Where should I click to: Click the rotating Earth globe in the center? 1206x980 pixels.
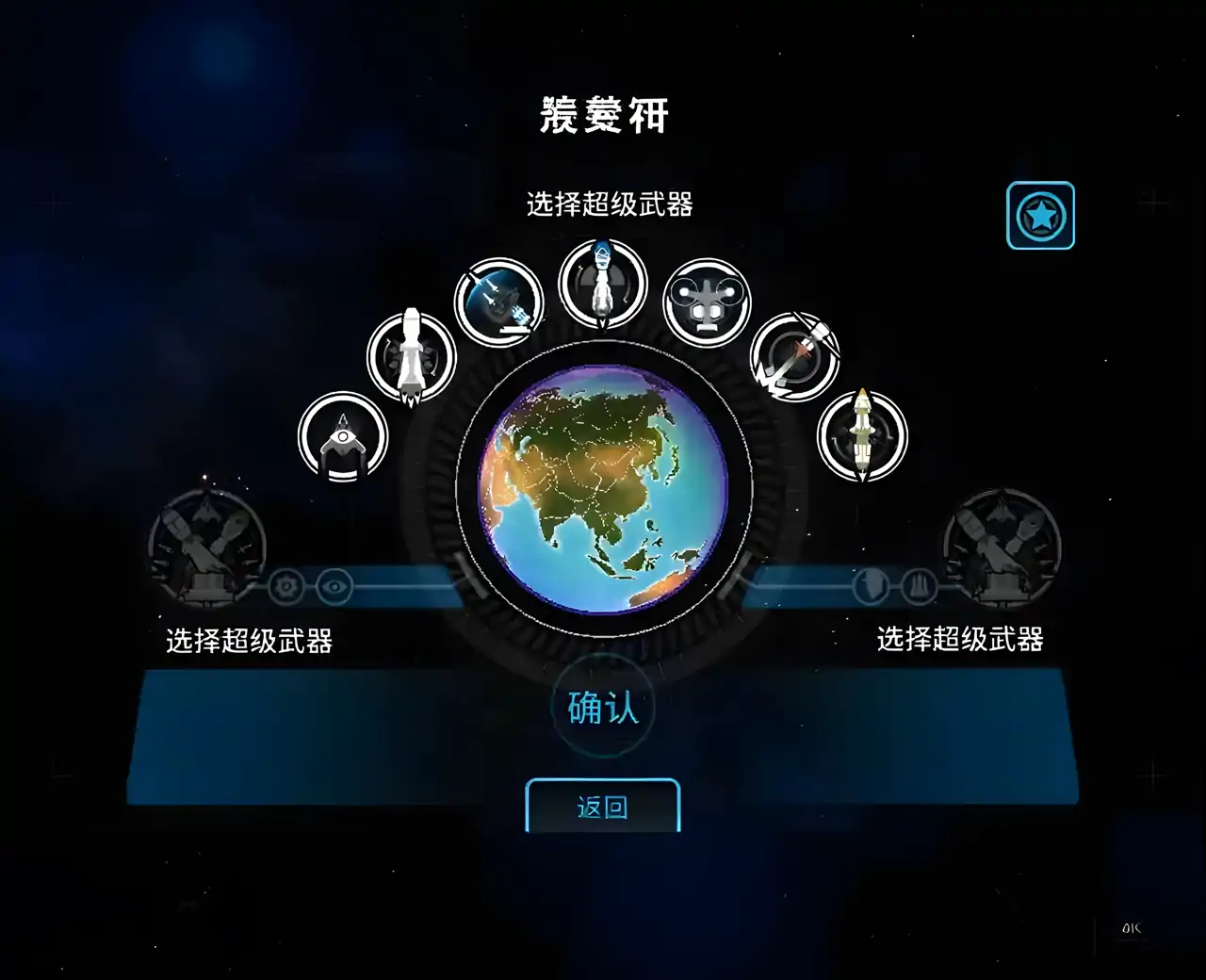tap(603, 490)
